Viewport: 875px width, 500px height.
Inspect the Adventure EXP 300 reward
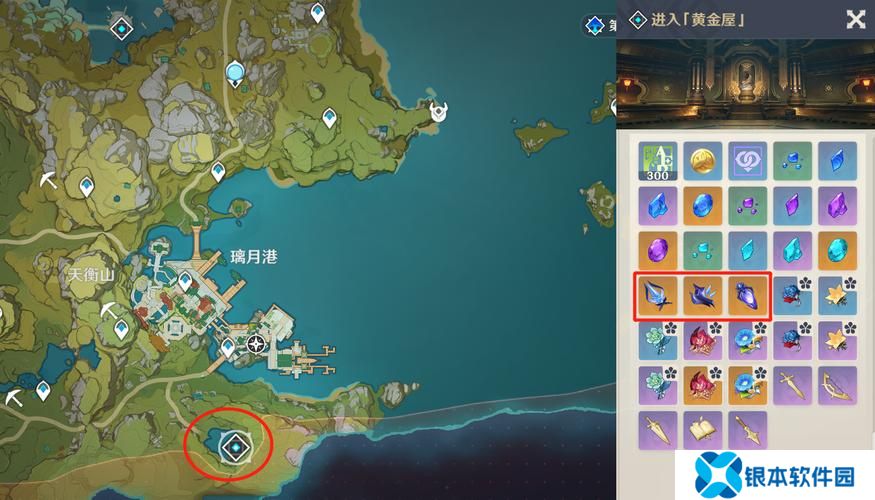[656, 161]
